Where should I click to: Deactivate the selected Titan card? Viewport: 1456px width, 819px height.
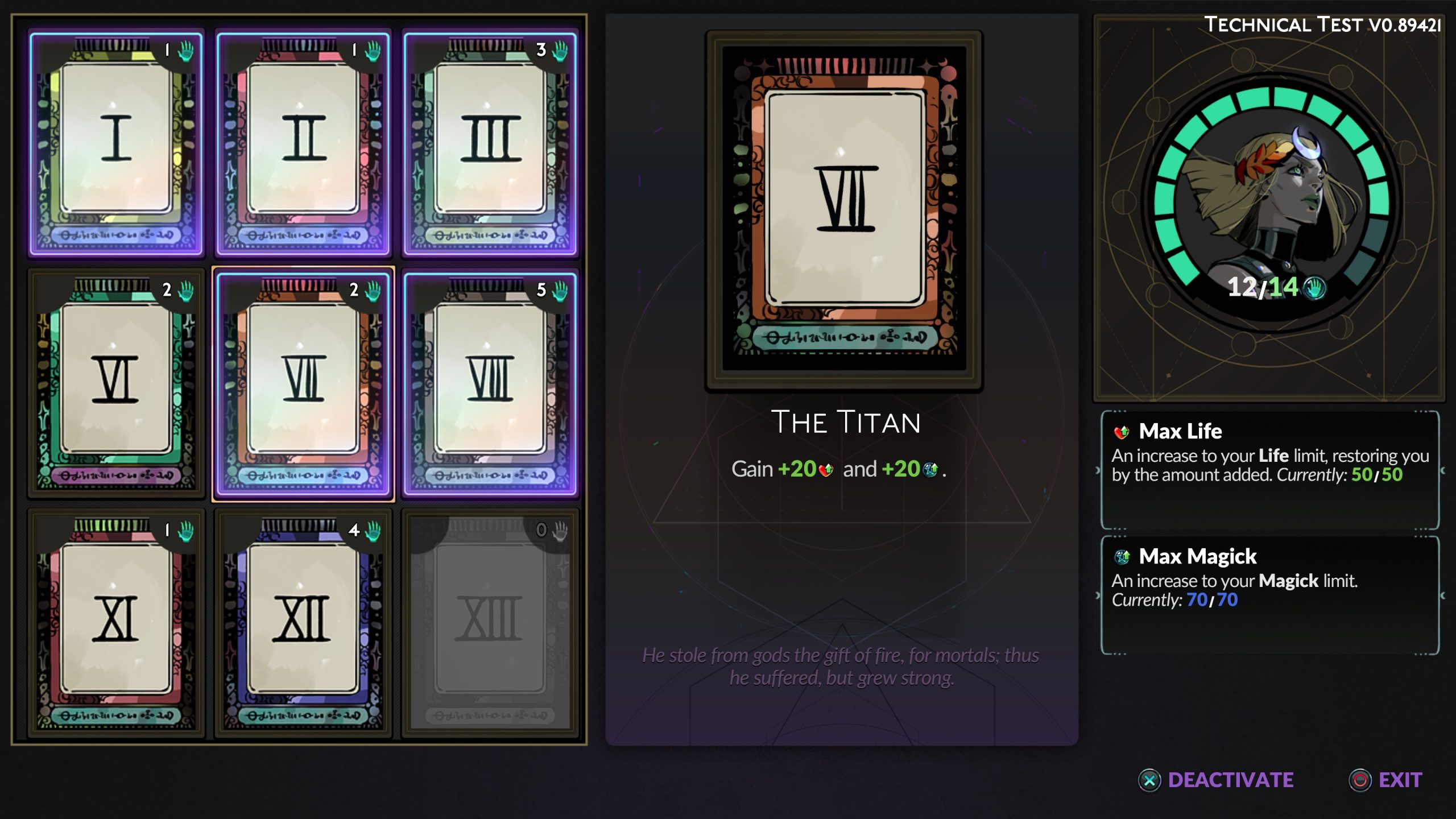click(1216, 780)
